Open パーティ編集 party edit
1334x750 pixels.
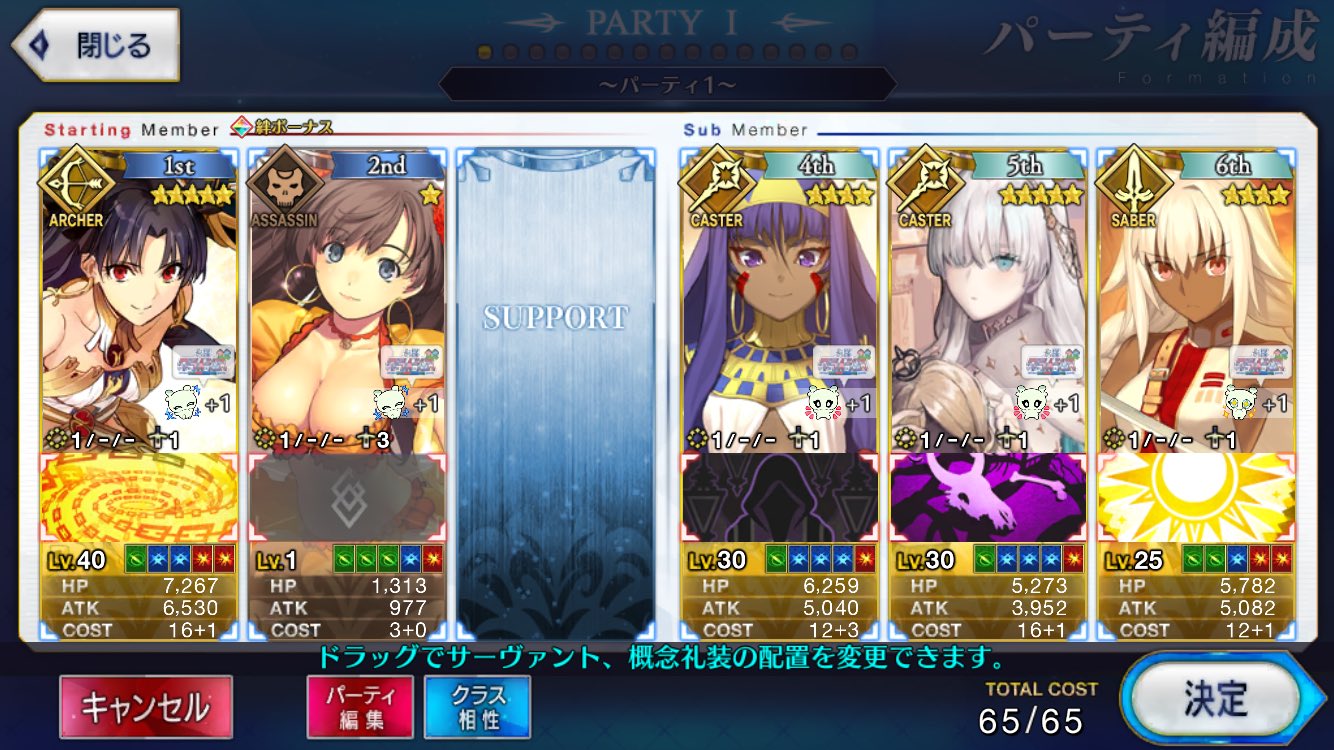coord(359,706)
